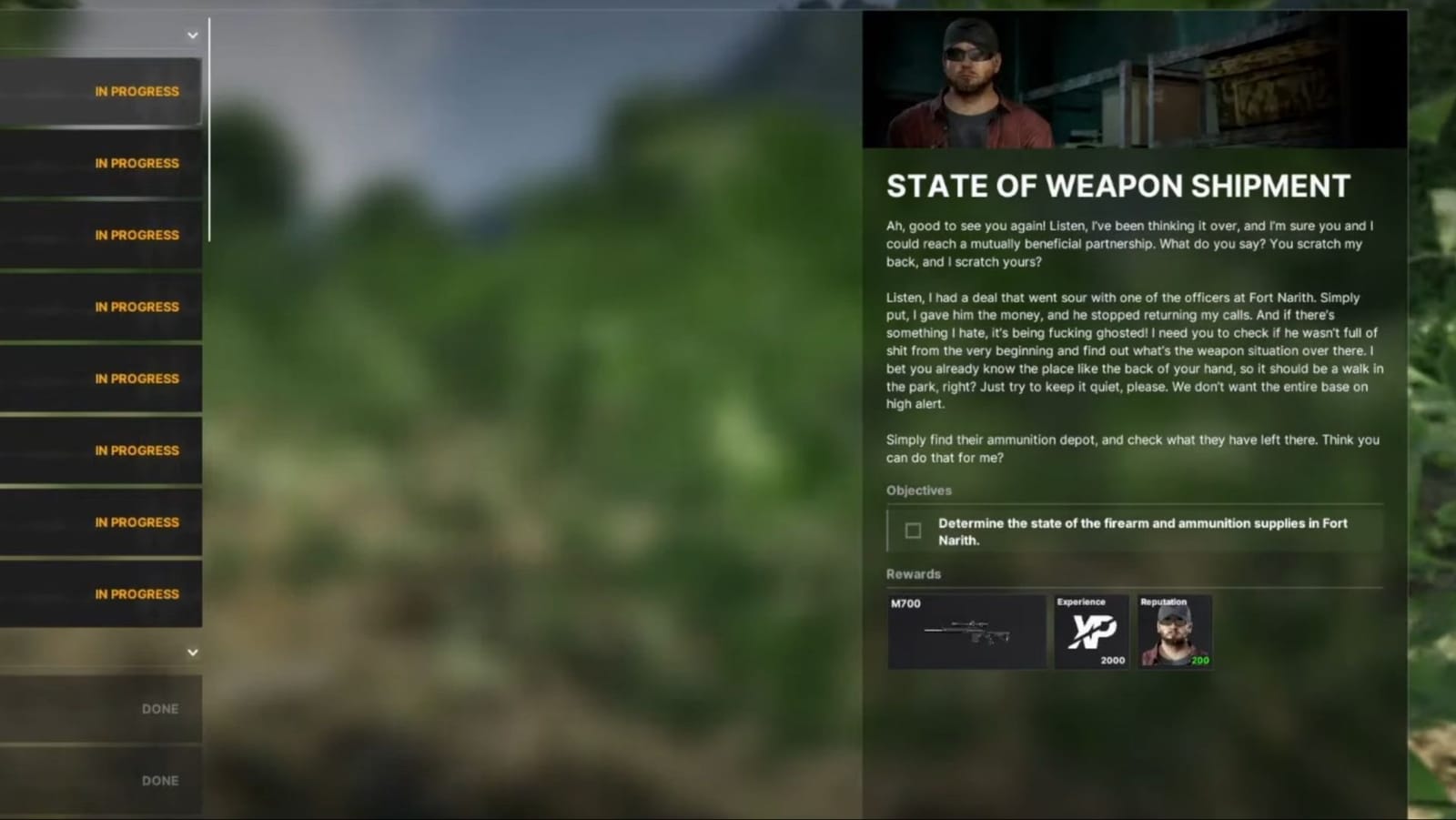Collapse the quest list with the upper chevron
Image resolution: width=1456 pixels, height=820 pixels.
[x=192, y=35]
